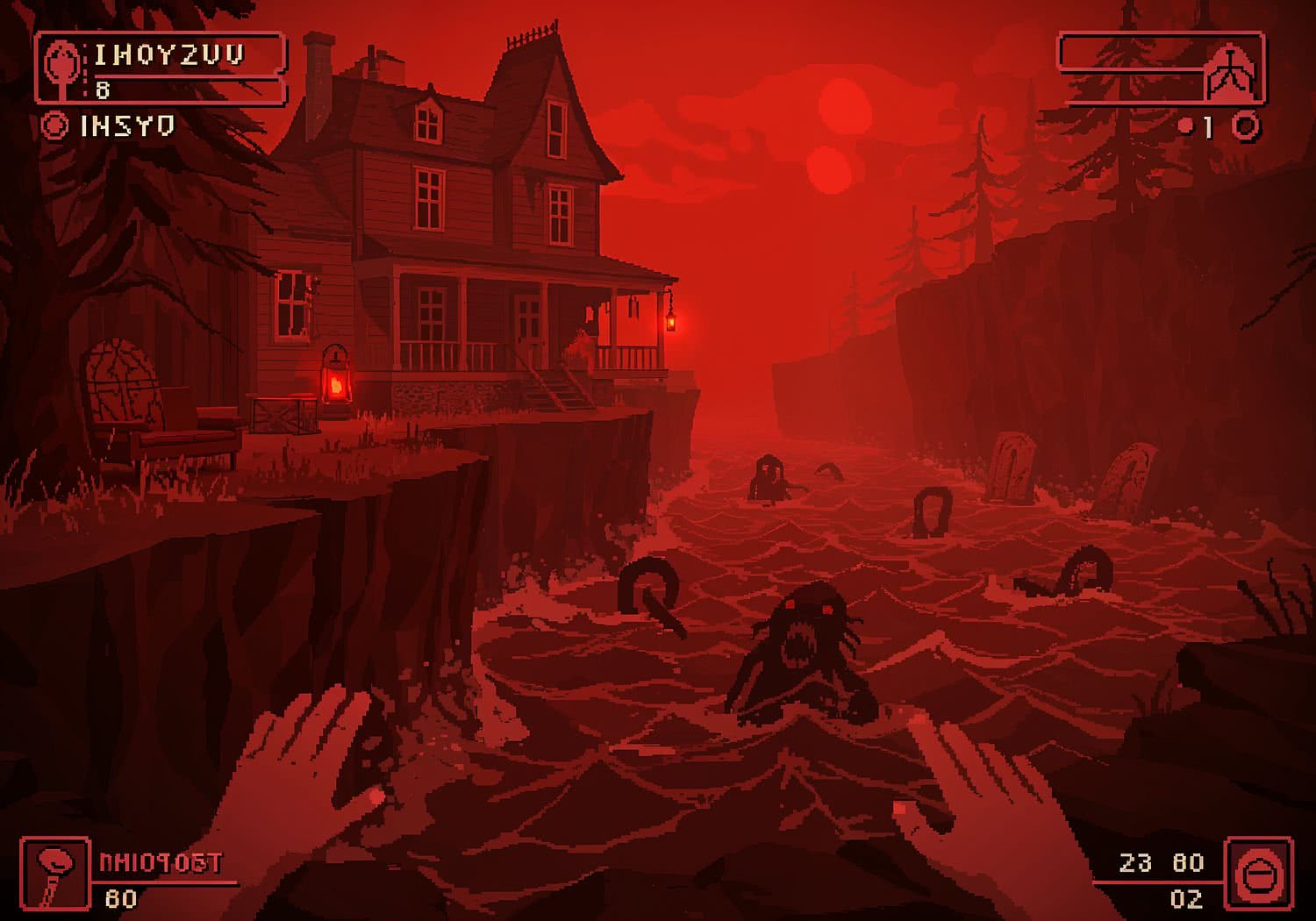The image size is (1316, 921).
Task: Select the equipped item slot in the bottom-left corner
Action: 54,873
